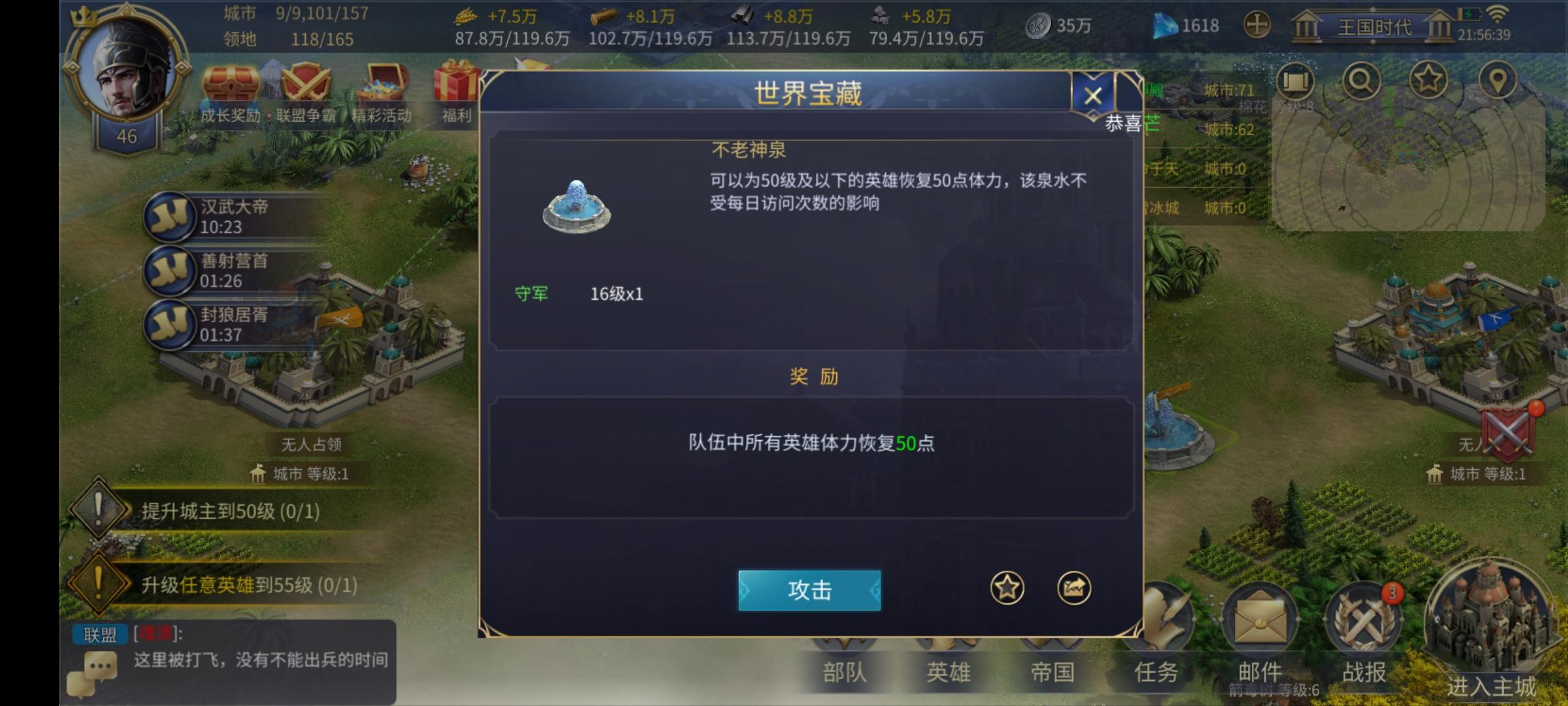1568x706 pixels.
Task: Expand the 联盟 chat channel selector
Action: tap(99, 635)
